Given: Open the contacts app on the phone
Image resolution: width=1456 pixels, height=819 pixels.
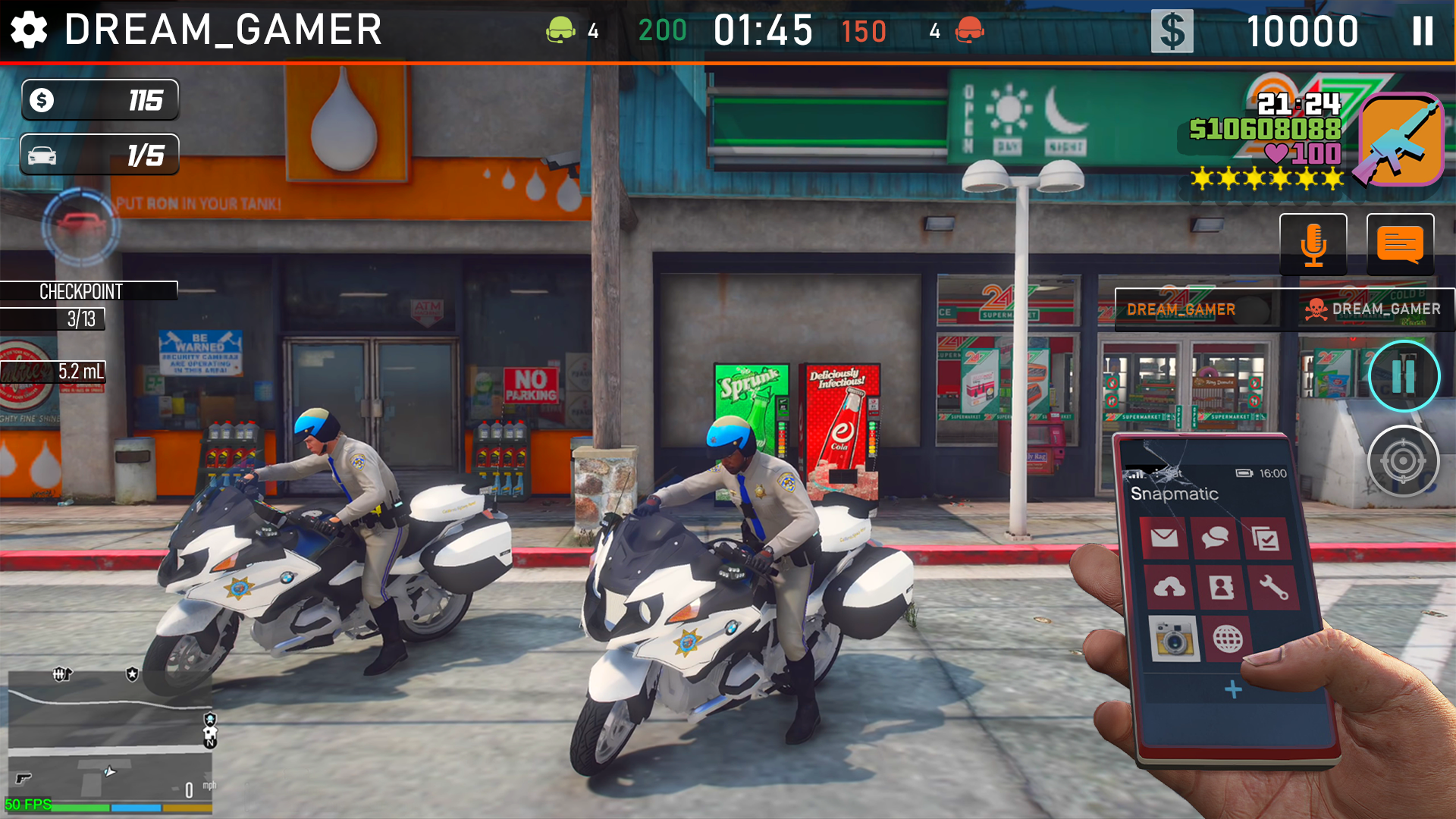Looking at the screenshot, I should click(1221, 587).
